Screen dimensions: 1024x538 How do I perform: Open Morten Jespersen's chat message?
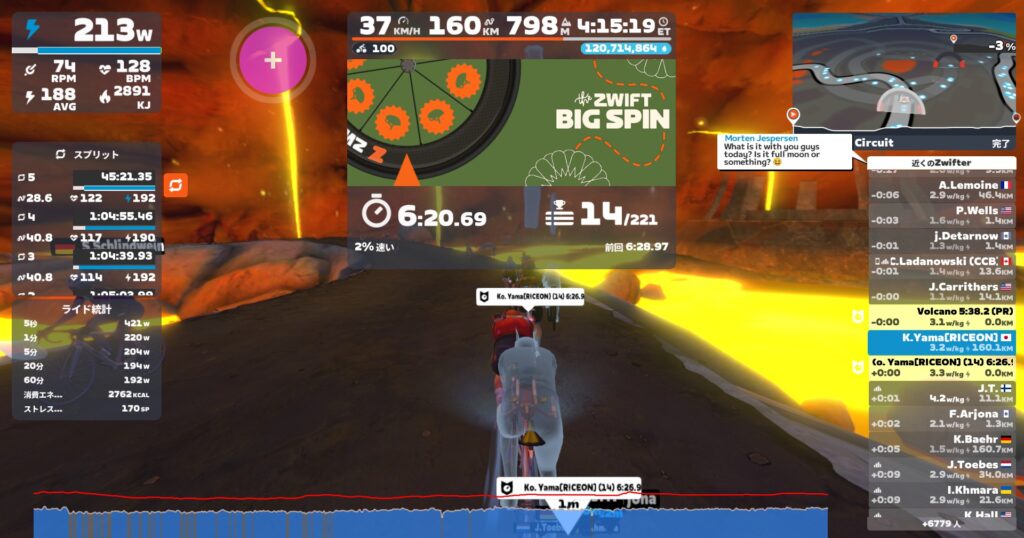(783, 151)
